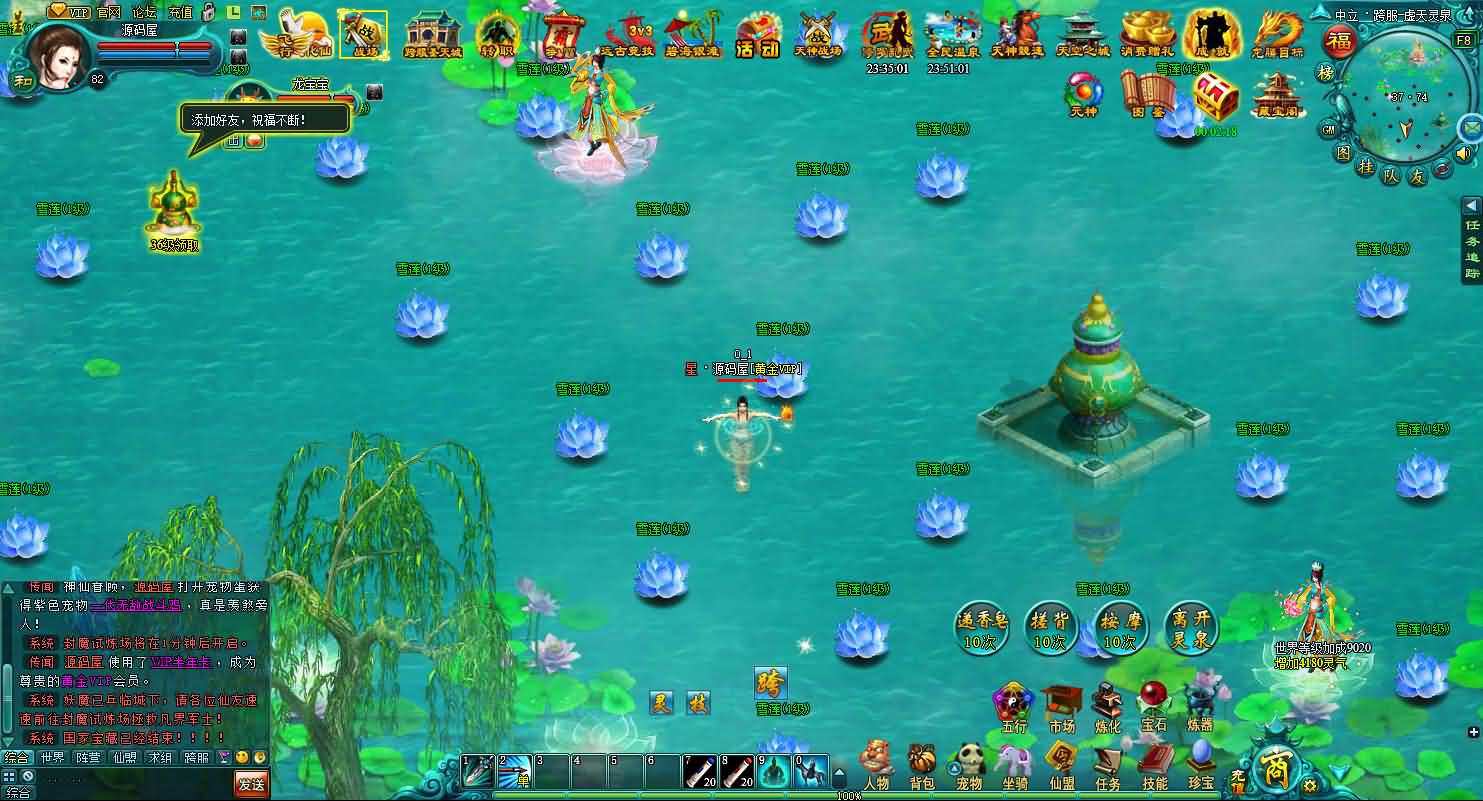Send the chat message with 发送
The image size is (1483, 801).
point(252,783)
